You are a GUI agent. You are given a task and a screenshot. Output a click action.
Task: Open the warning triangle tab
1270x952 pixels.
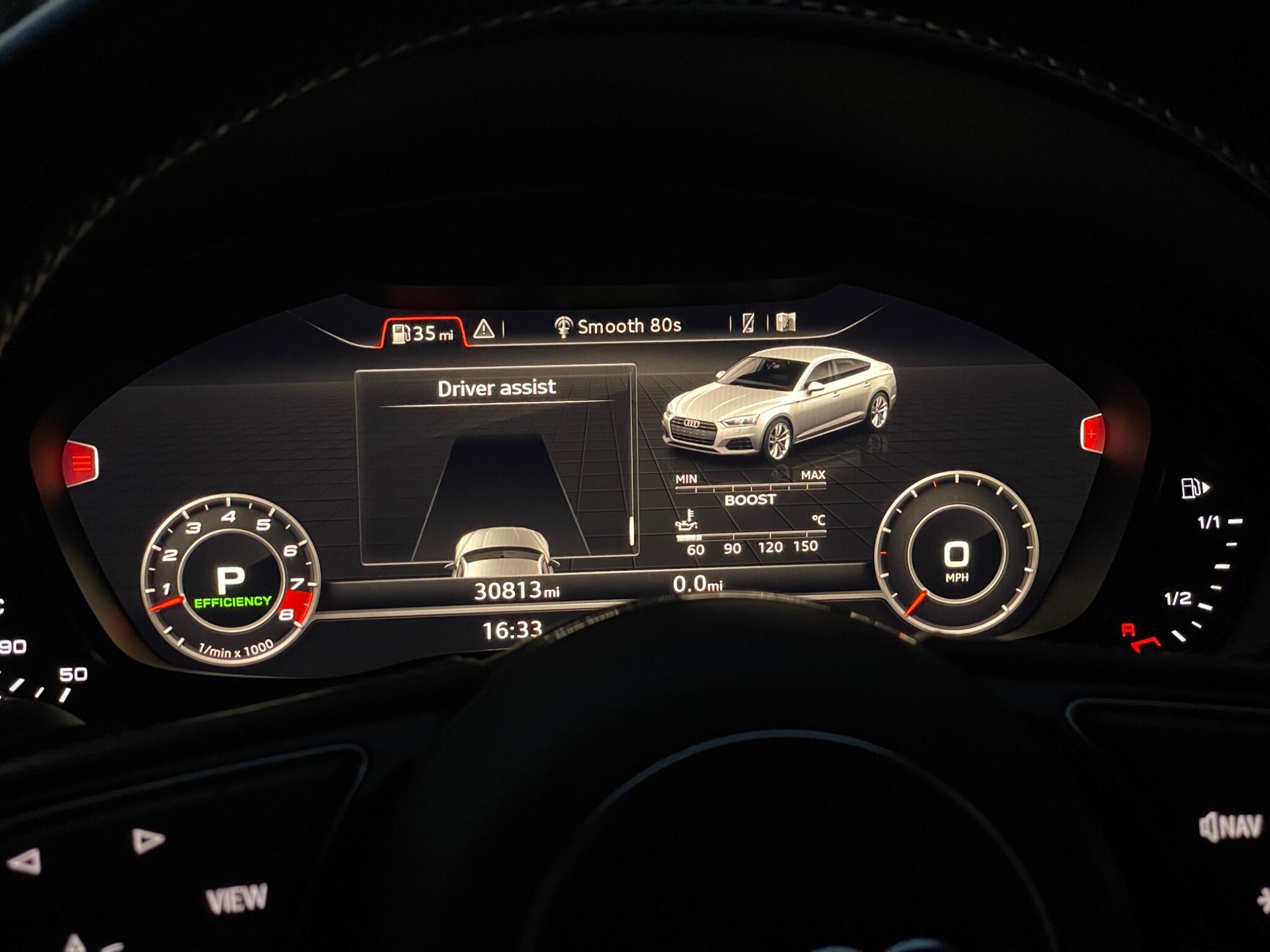coord(484,328)
